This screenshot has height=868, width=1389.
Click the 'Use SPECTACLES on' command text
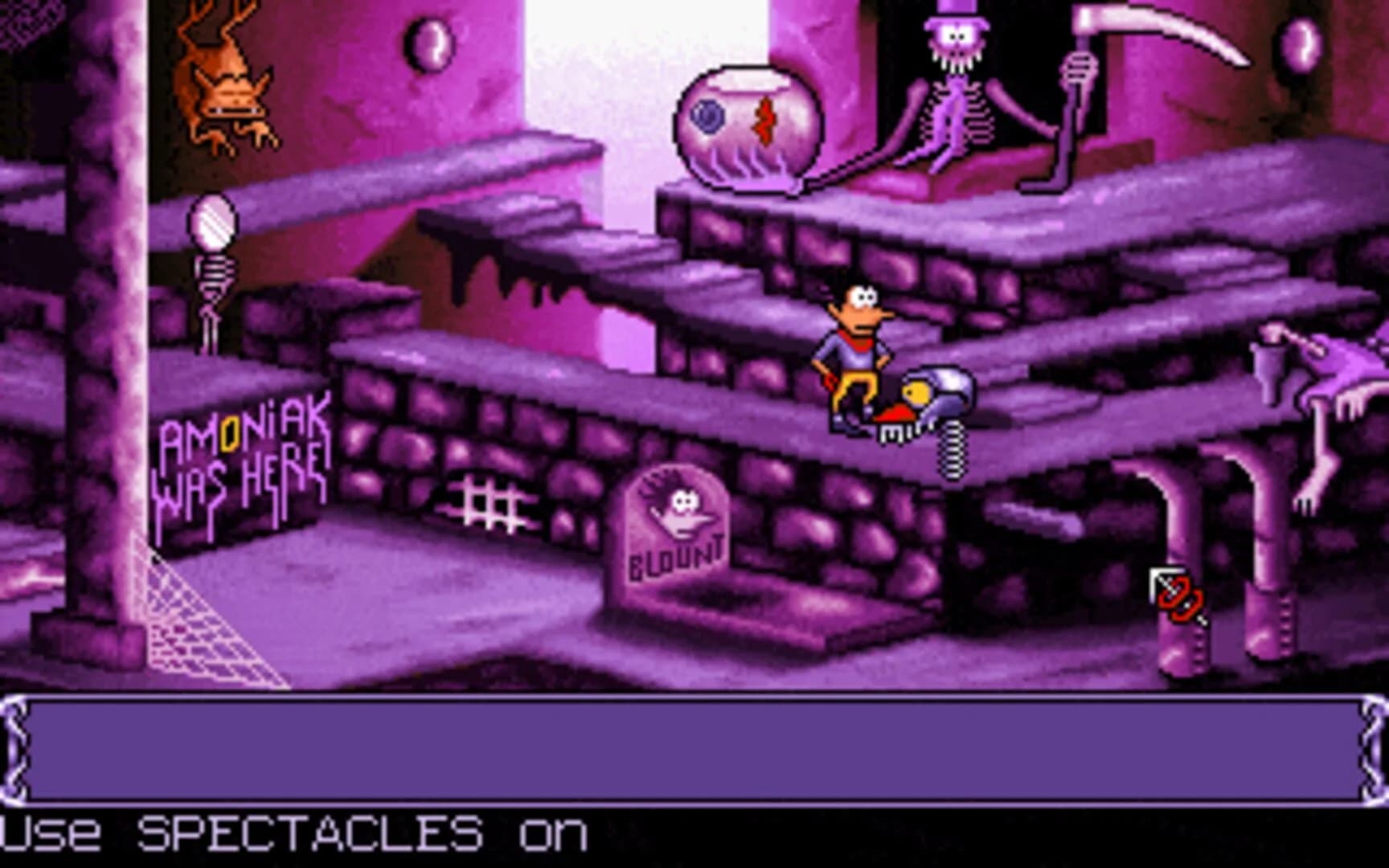[297, 836]
